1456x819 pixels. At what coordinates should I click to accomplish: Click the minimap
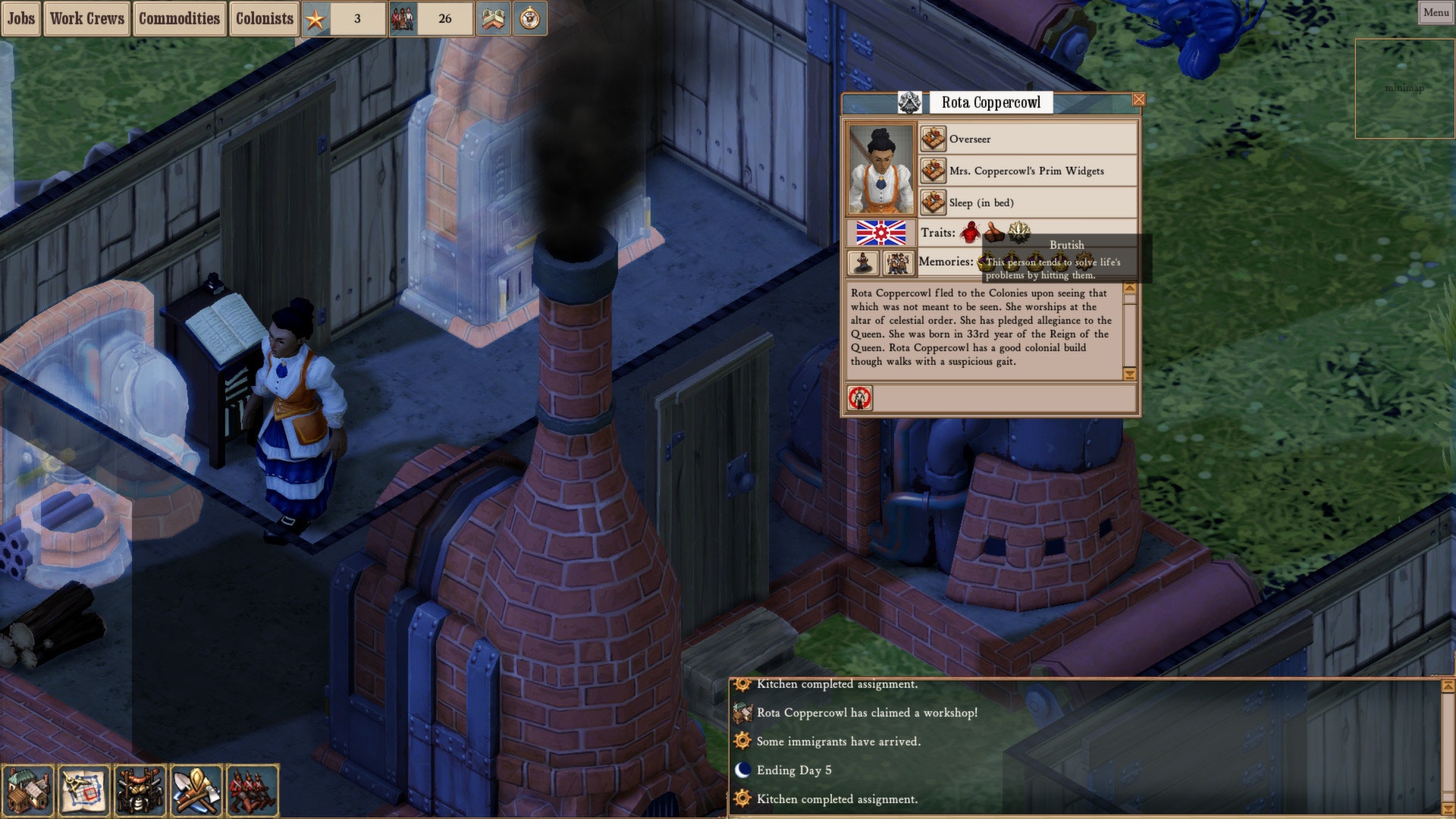[x=1404, y=88]
